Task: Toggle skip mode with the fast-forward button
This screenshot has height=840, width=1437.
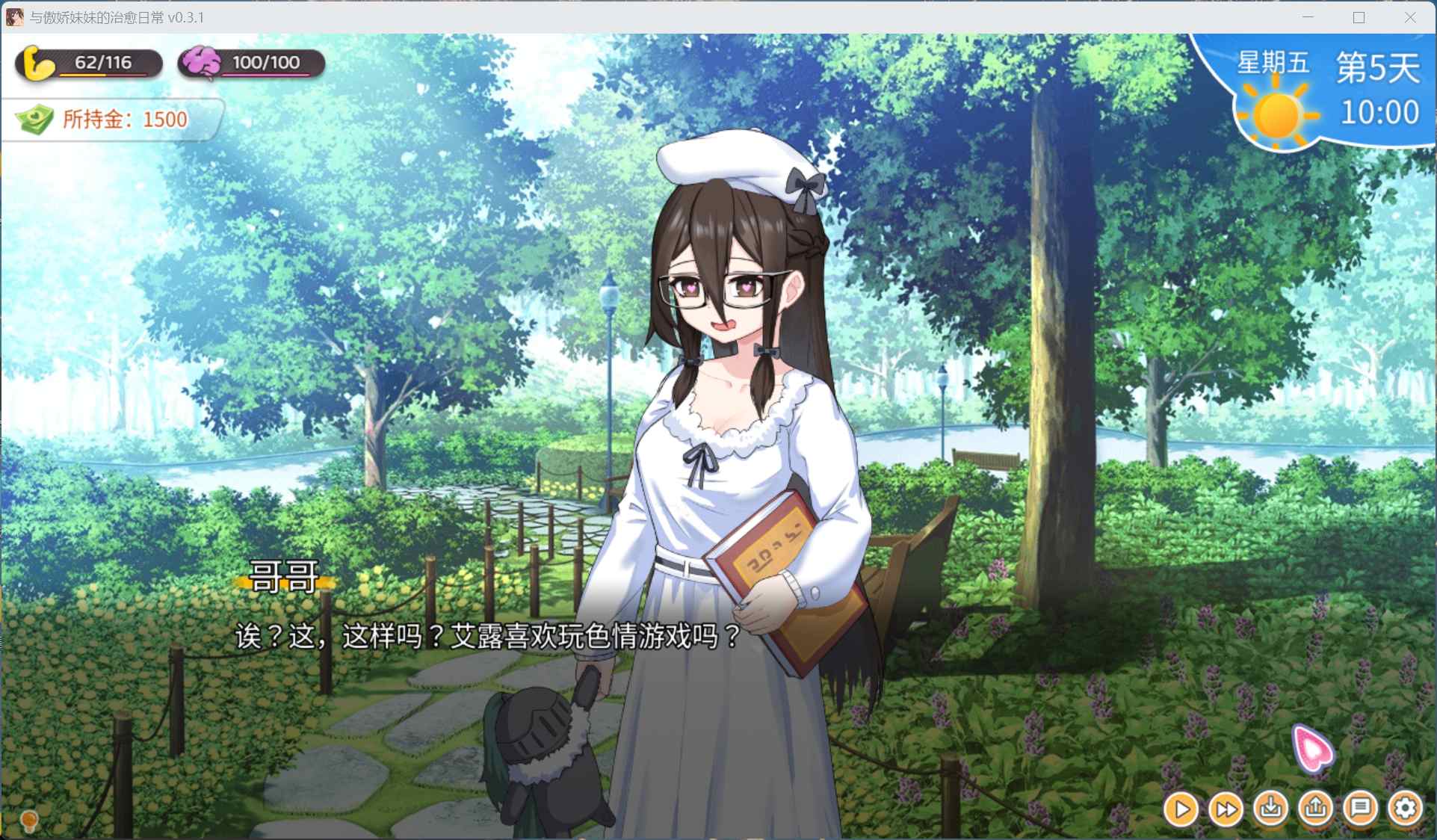Action: tap(1226, 809)
